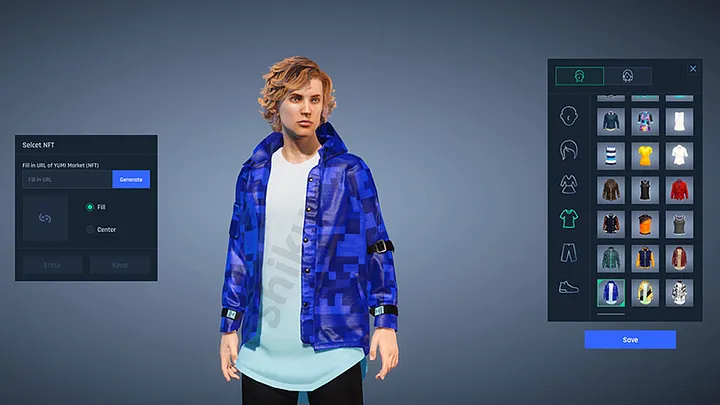
Task: Click the link icon image preview box
Action: coord(45,218)
